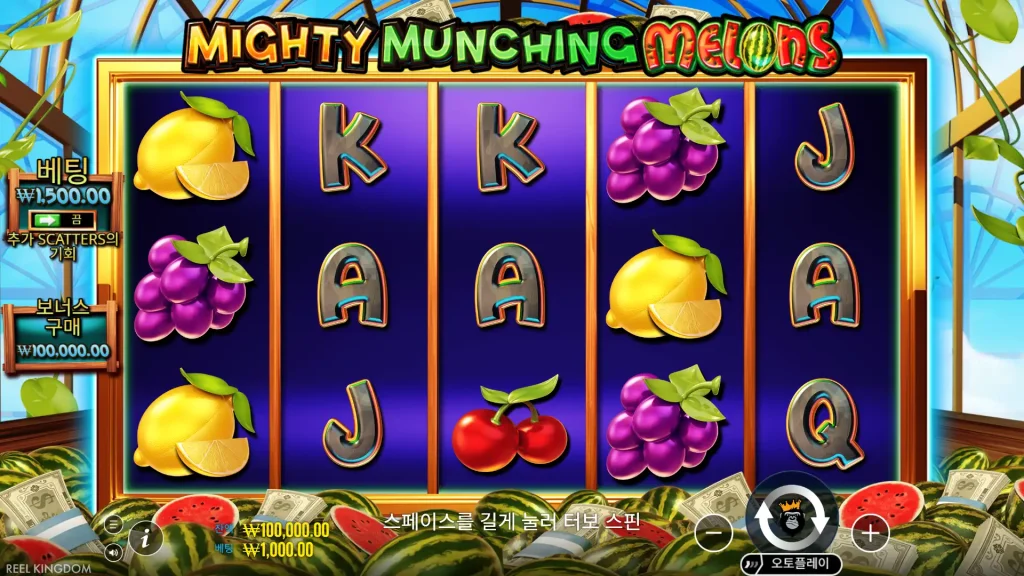Increase the bet with the plus button
This screenshot has width=1024, height=576.
coord(870,534)
